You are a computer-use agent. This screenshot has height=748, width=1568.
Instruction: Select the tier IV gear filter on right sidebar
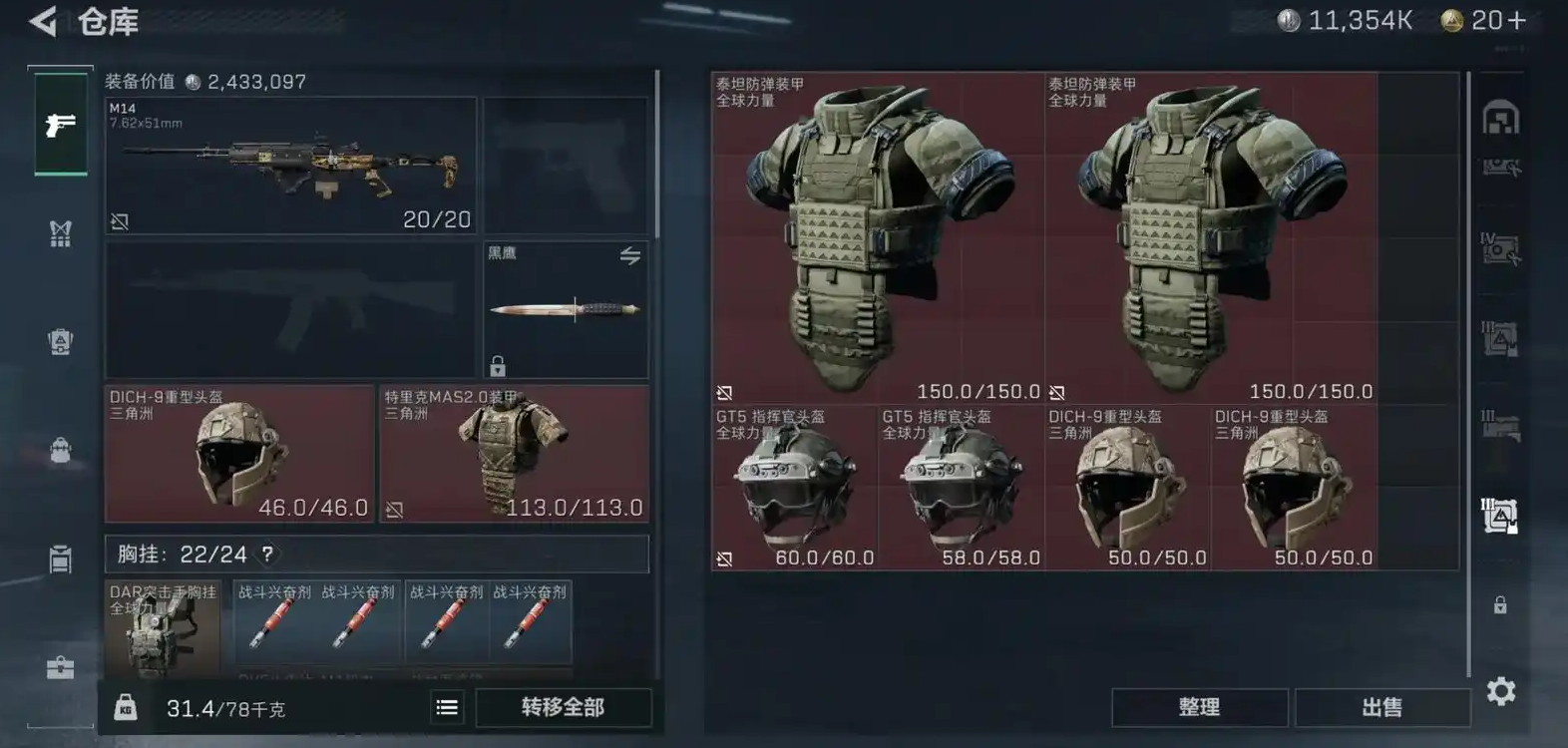click(x=1499, y=249)
